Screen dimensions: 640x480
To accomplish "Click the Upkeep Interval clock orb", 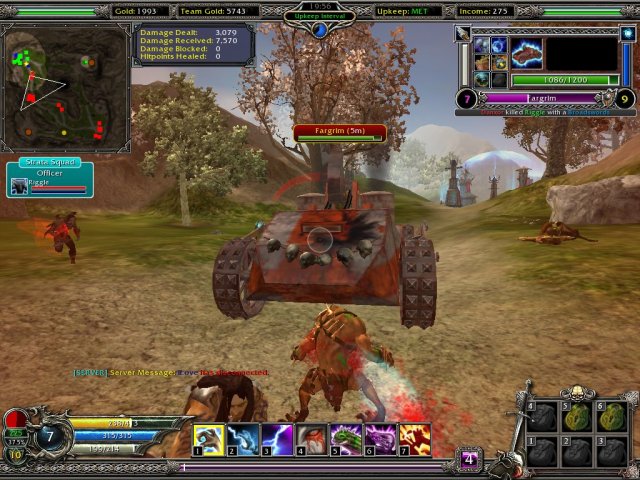I will (x=320, y=30).
